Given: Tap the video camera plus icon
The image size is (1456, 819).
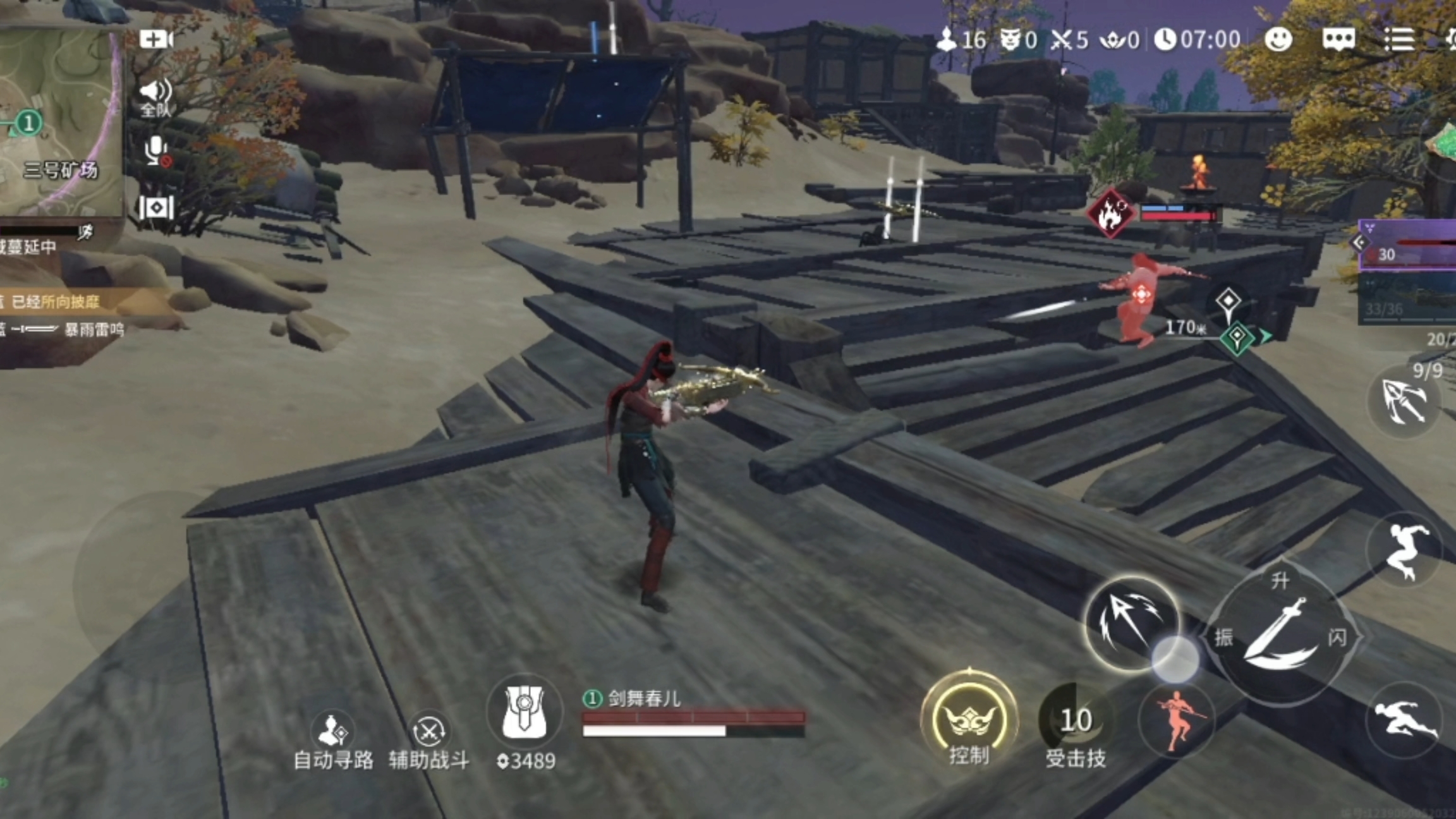Looking at the screenshot, I should coord(155,40).
